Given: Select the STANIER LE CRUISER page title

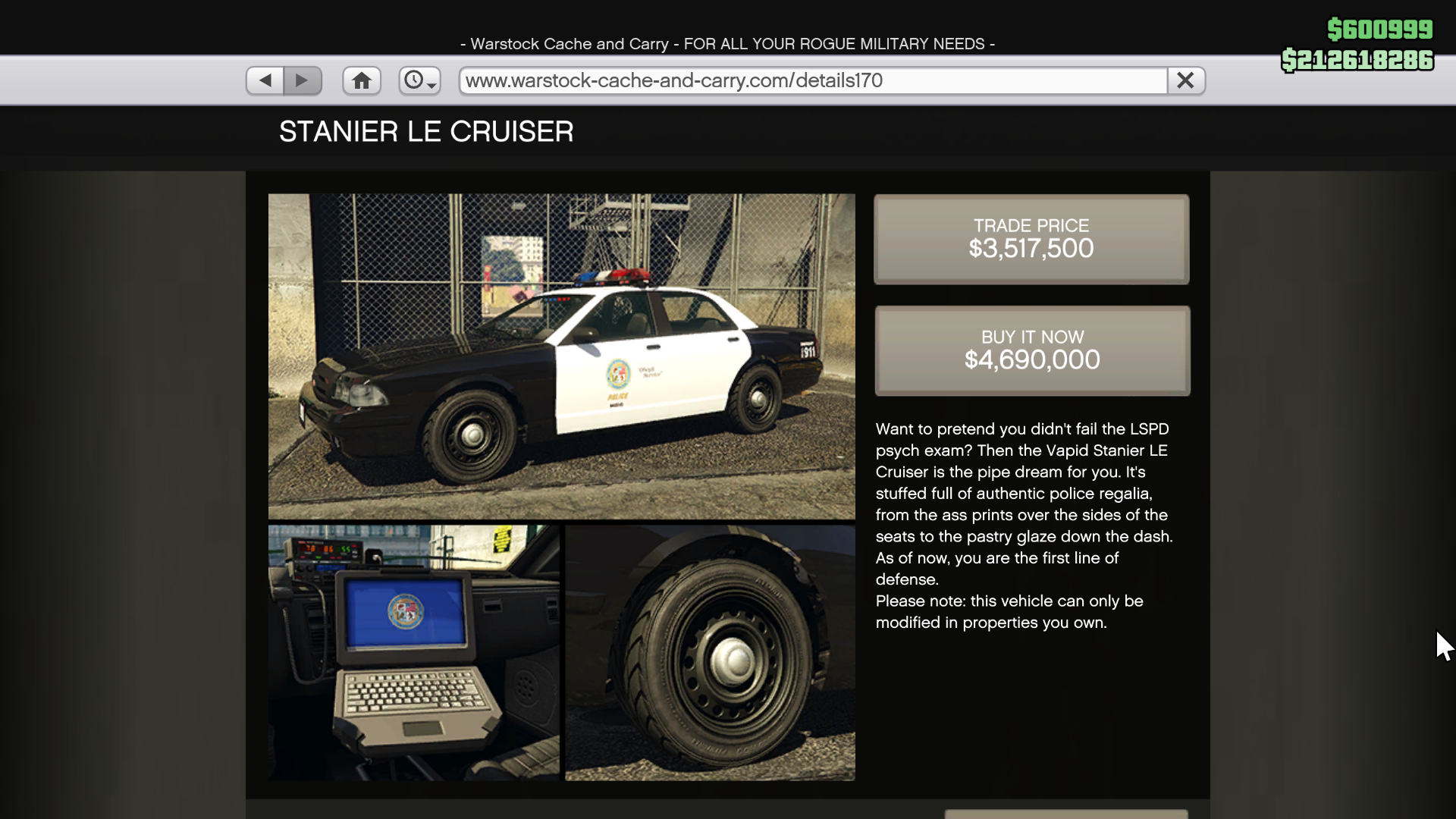Looking at the screenshot, I should click(426, 131).
